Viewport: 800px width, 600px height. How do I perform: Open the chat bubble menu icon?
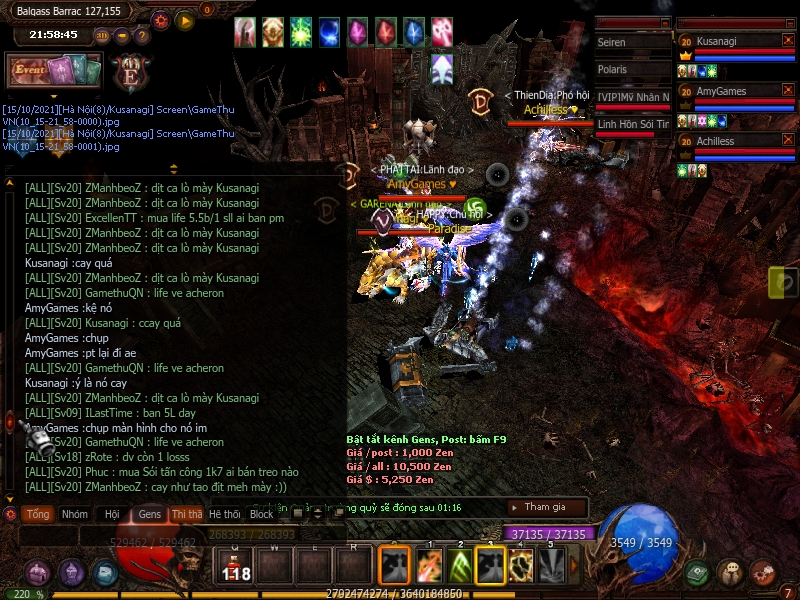click(x=731, y=573)
